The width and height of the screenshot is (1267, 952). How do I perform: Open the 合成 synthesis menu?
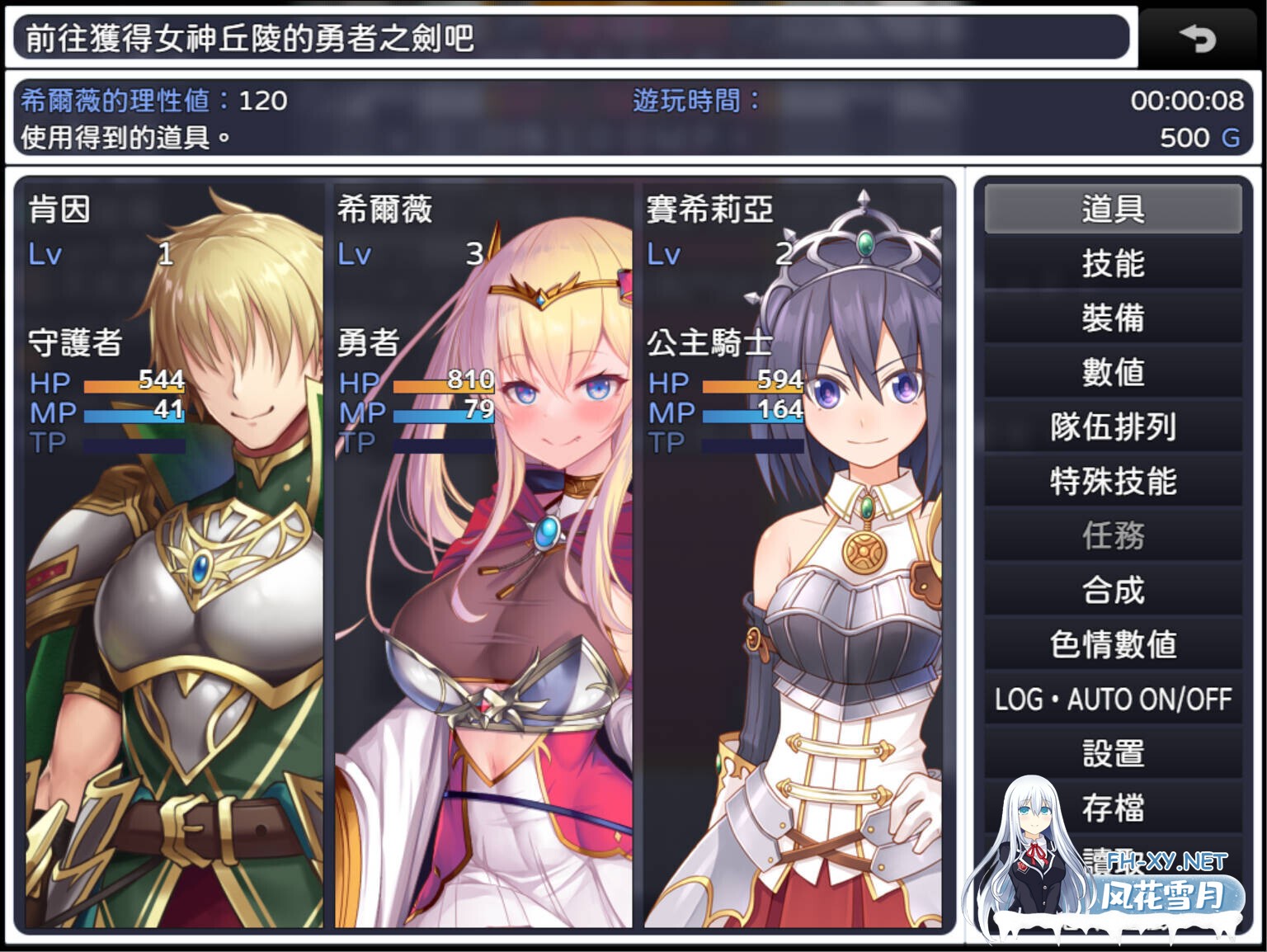coord(1113,591)
